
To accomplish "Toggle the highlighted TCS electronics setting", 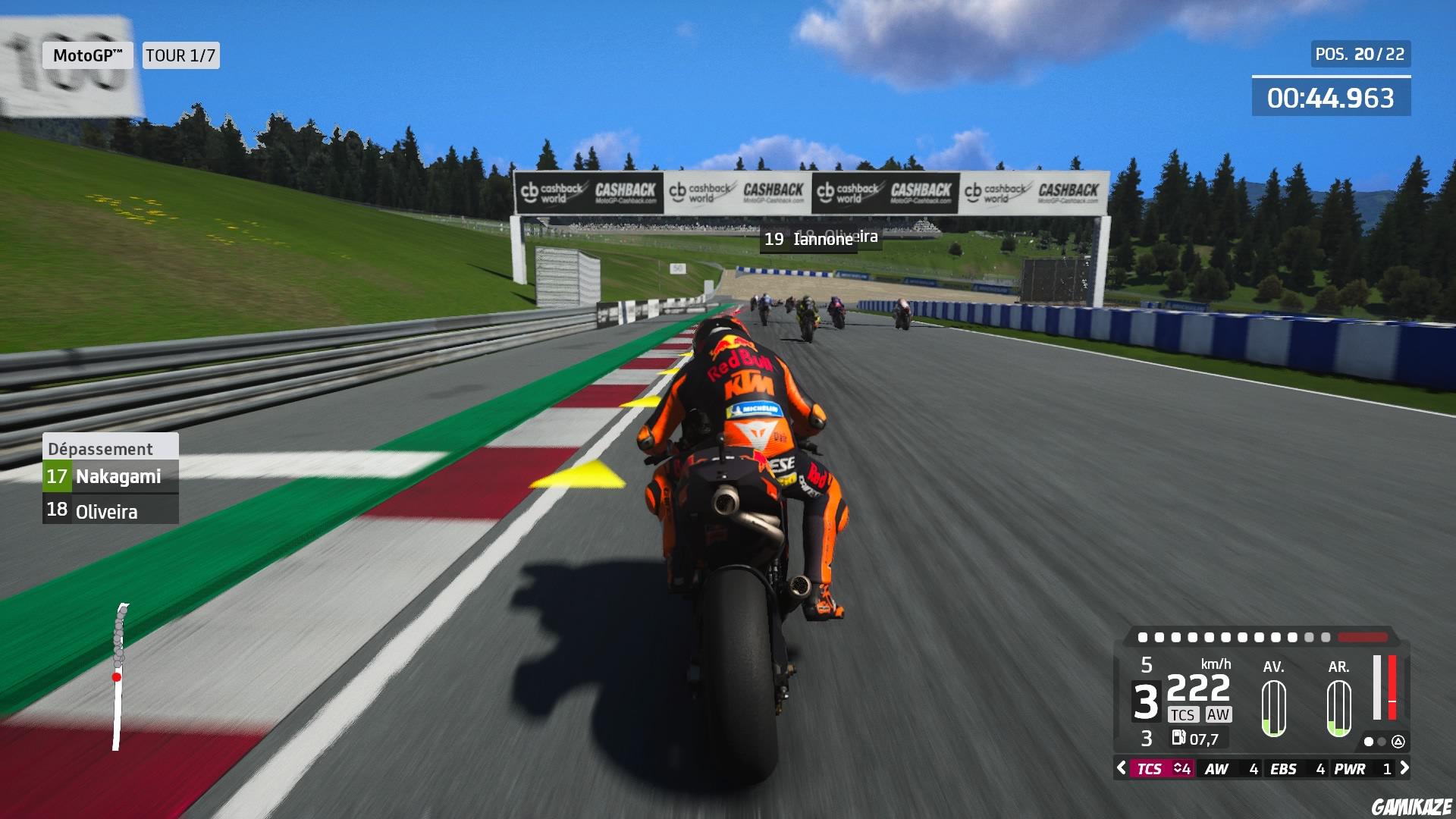I will click(1150, 769).
